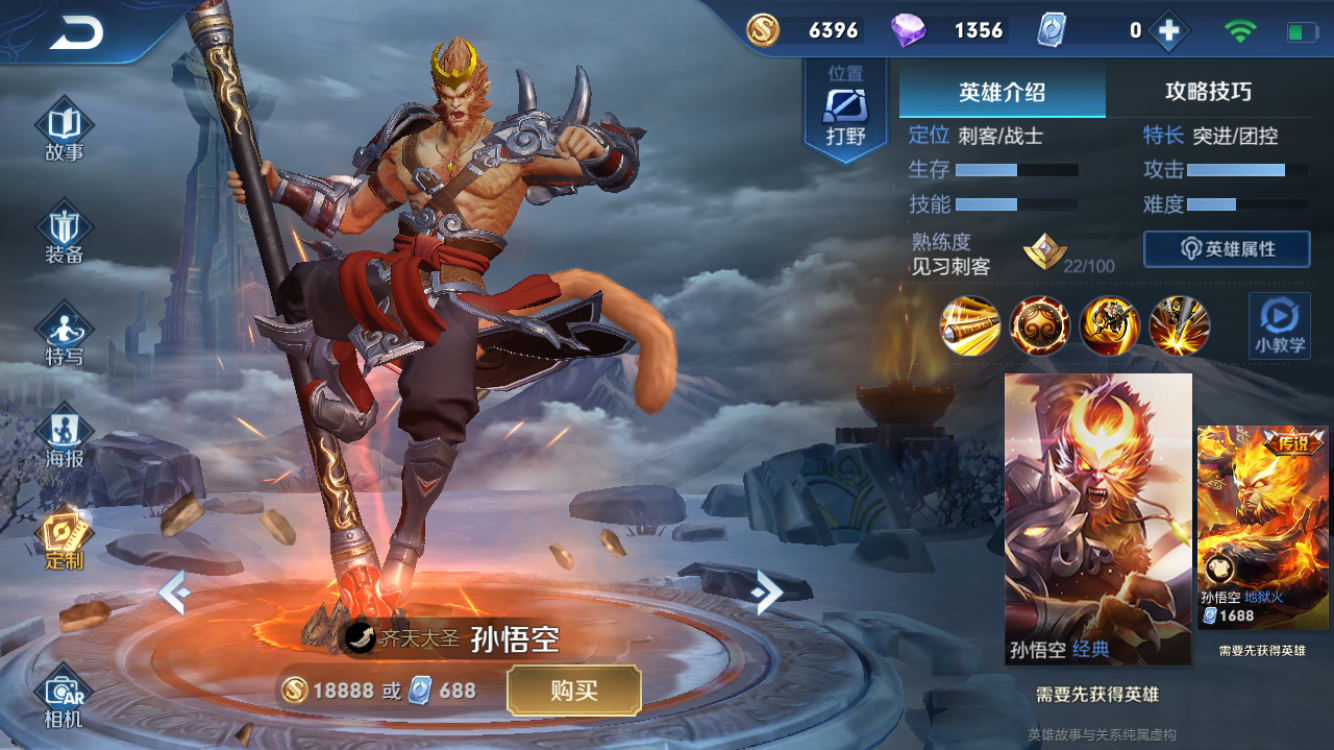The height and width of the screenshot is (750, 1334).
Task: Switch to the 攻略技巧 strategy tips tab
Action: coord(1208,93)
